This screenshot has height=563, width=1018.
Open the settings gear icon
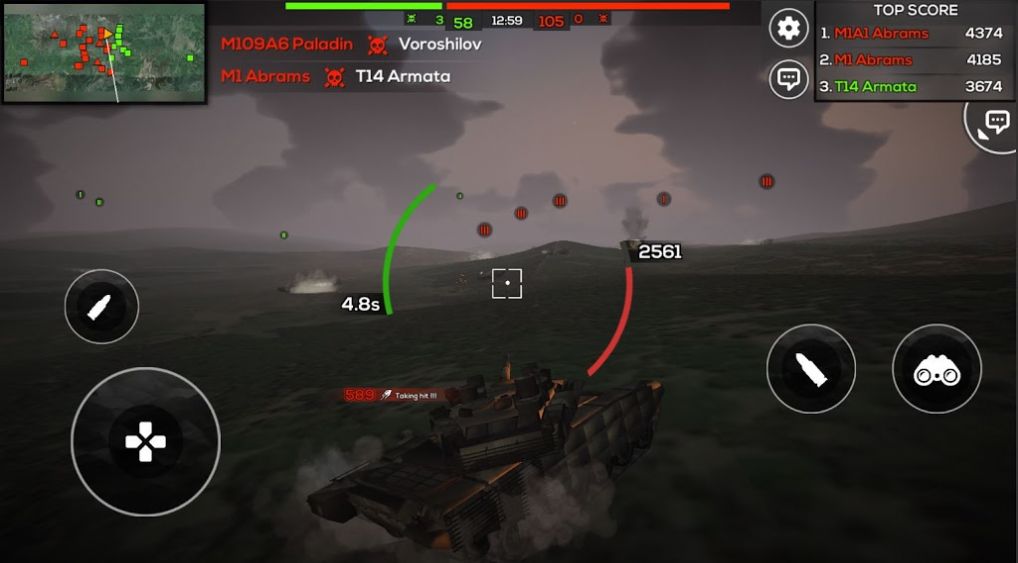(789, 28)
